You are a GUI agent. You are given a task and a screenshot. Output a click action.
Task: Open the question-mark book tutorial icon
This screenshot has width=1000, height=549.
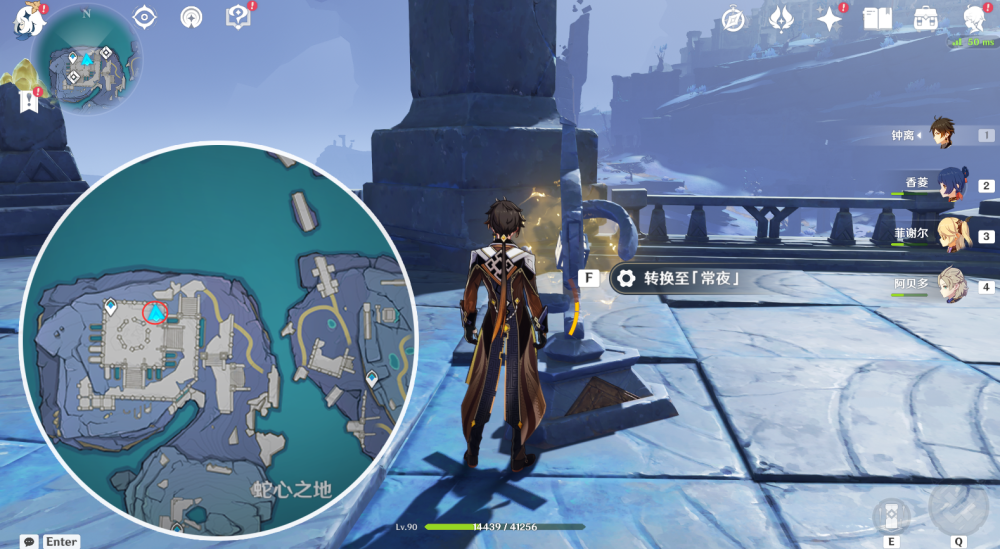click(x=238, y=17)
